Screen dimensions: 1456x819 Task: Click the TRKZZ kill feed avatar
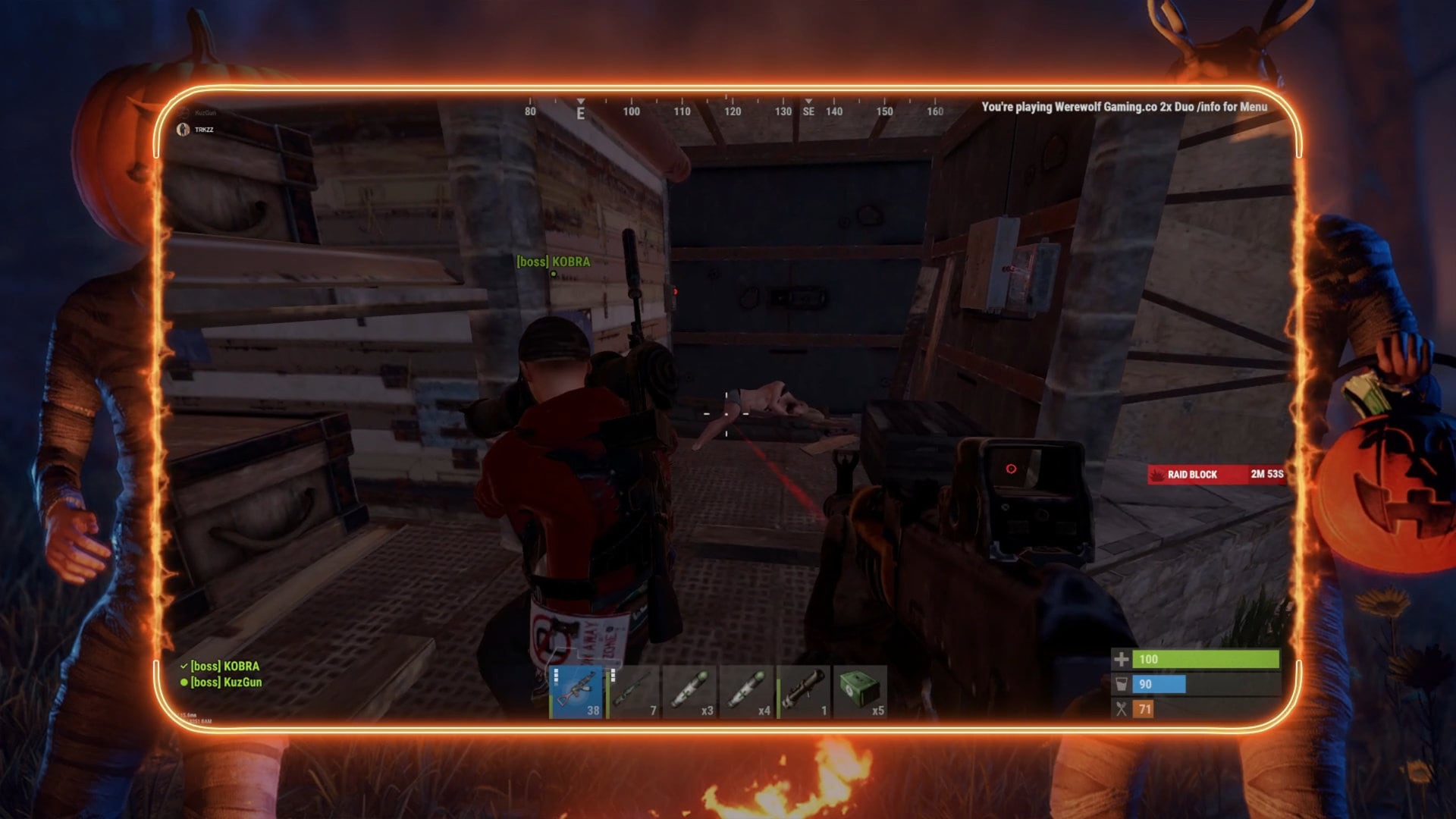click(x=181, y=130)
